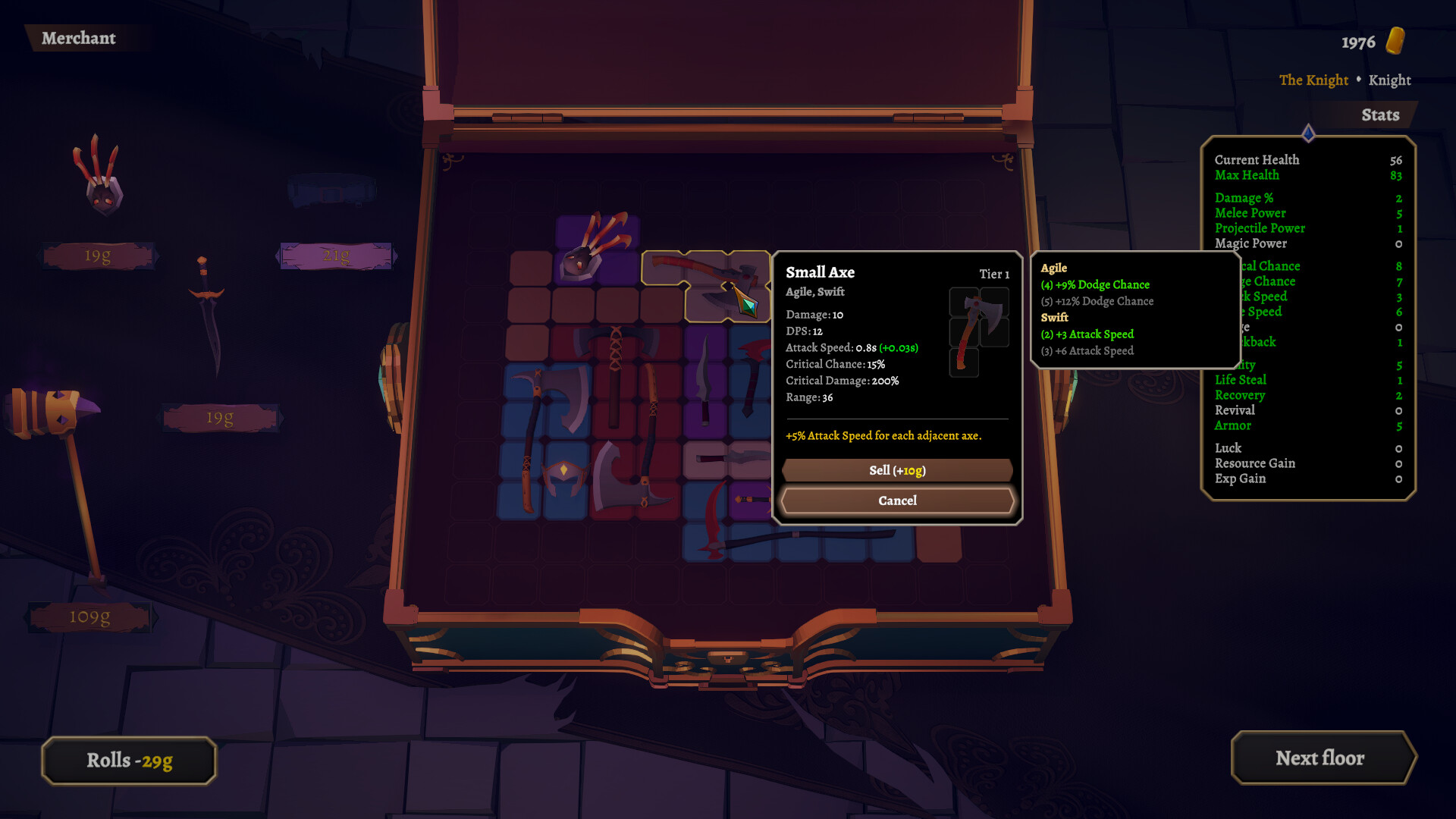Click Rolls -29g to reroll the shop
The height and width of the screenshot is (819, 1456).
[127, 761]
